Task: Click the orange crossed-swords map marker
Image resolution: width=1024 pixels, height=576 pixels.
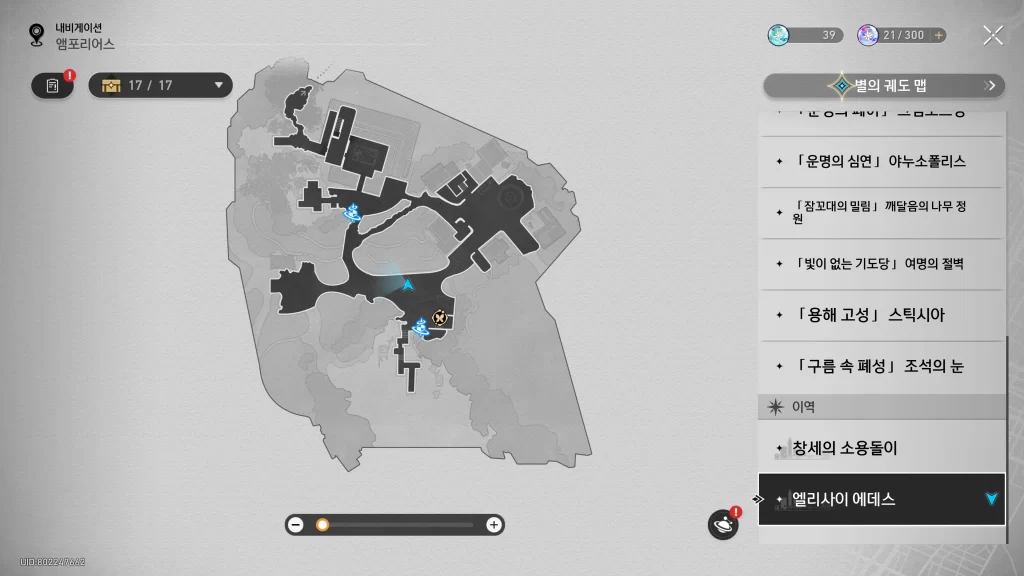Action: click(440, 318)
